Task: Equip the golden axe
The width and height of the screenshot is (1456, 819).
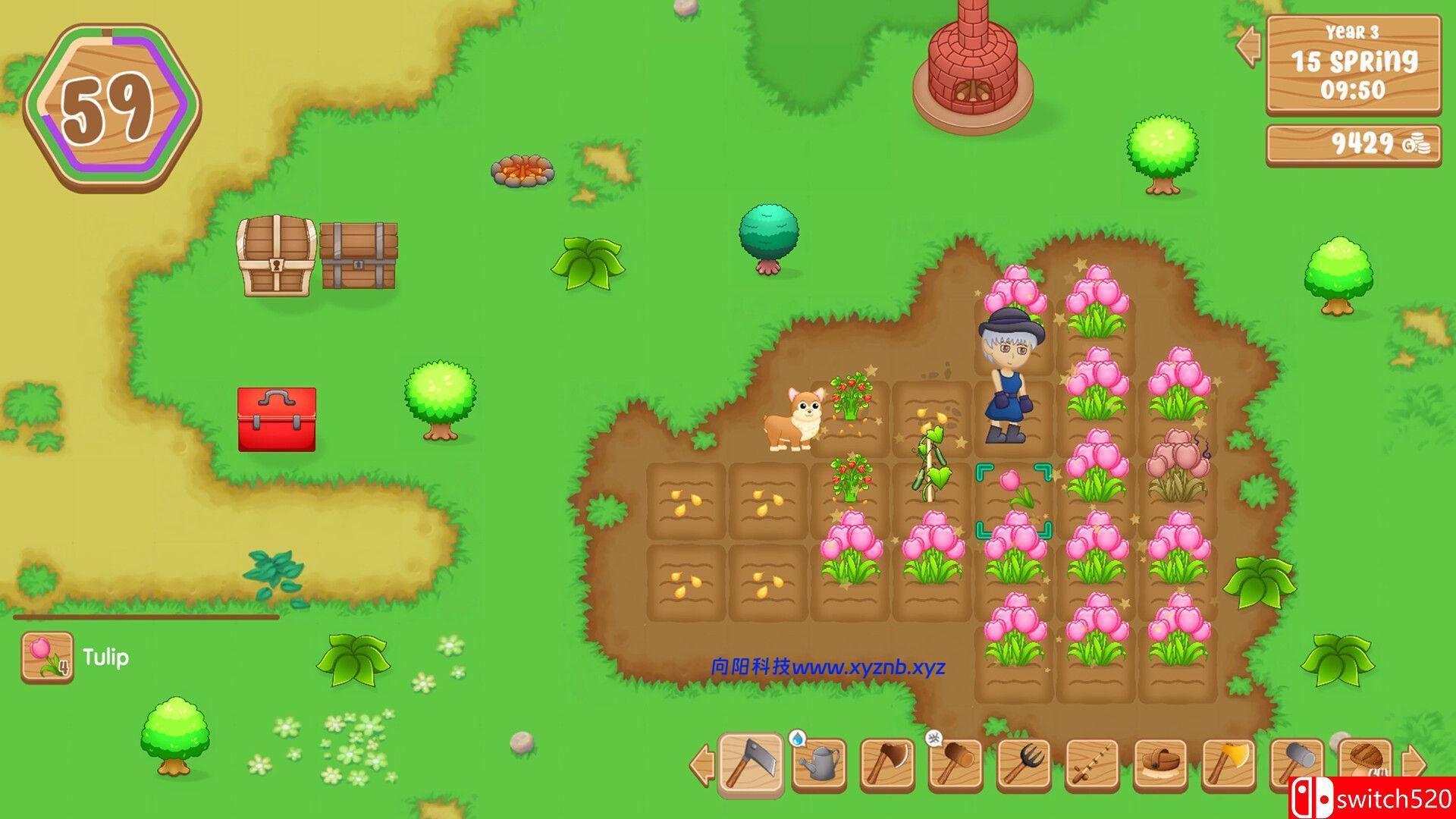Action: [1228, 764]
